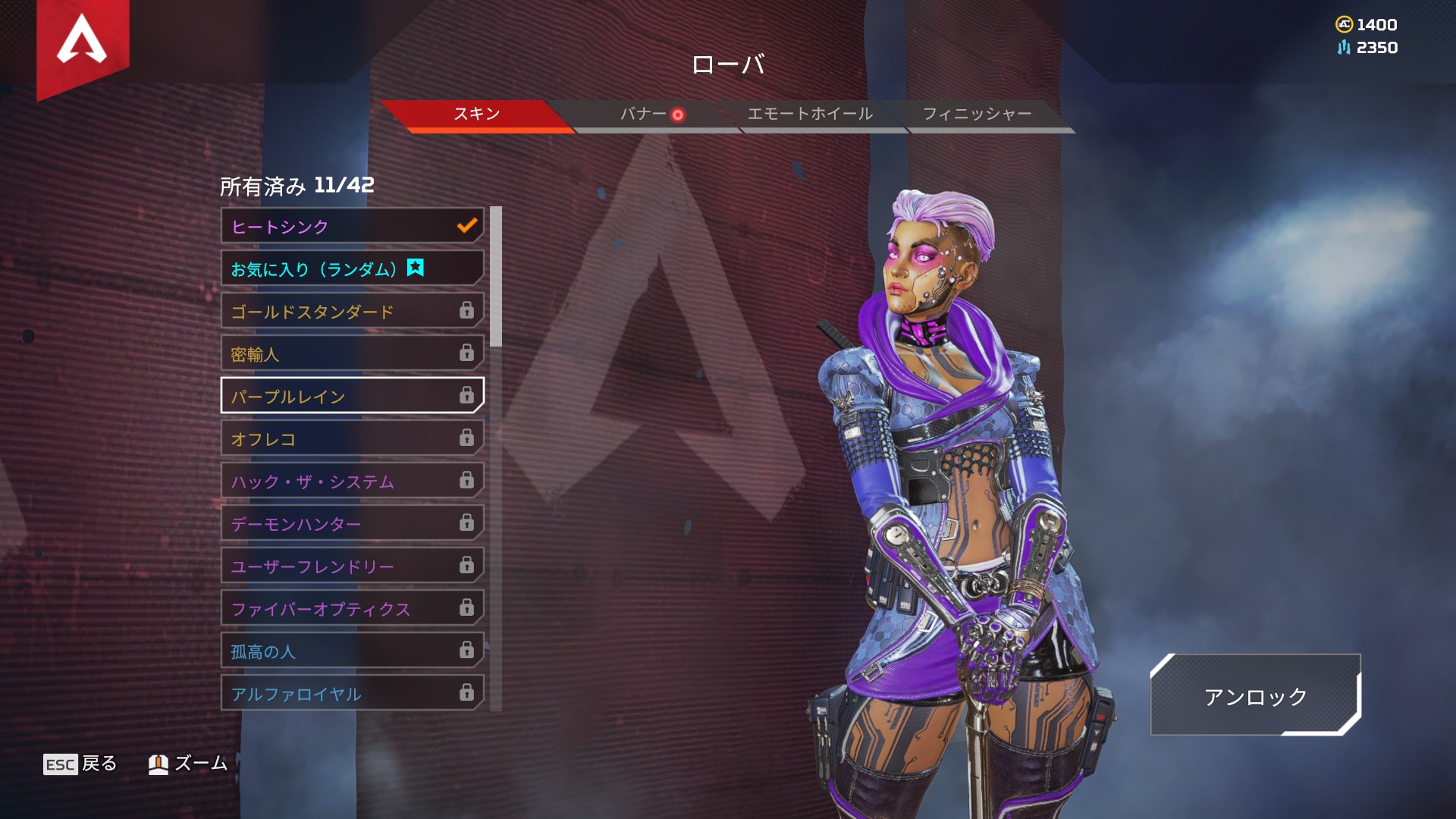Pick the デーモンハンター skin
This screenshot has width=1456, height=819.
coord(352,523)
